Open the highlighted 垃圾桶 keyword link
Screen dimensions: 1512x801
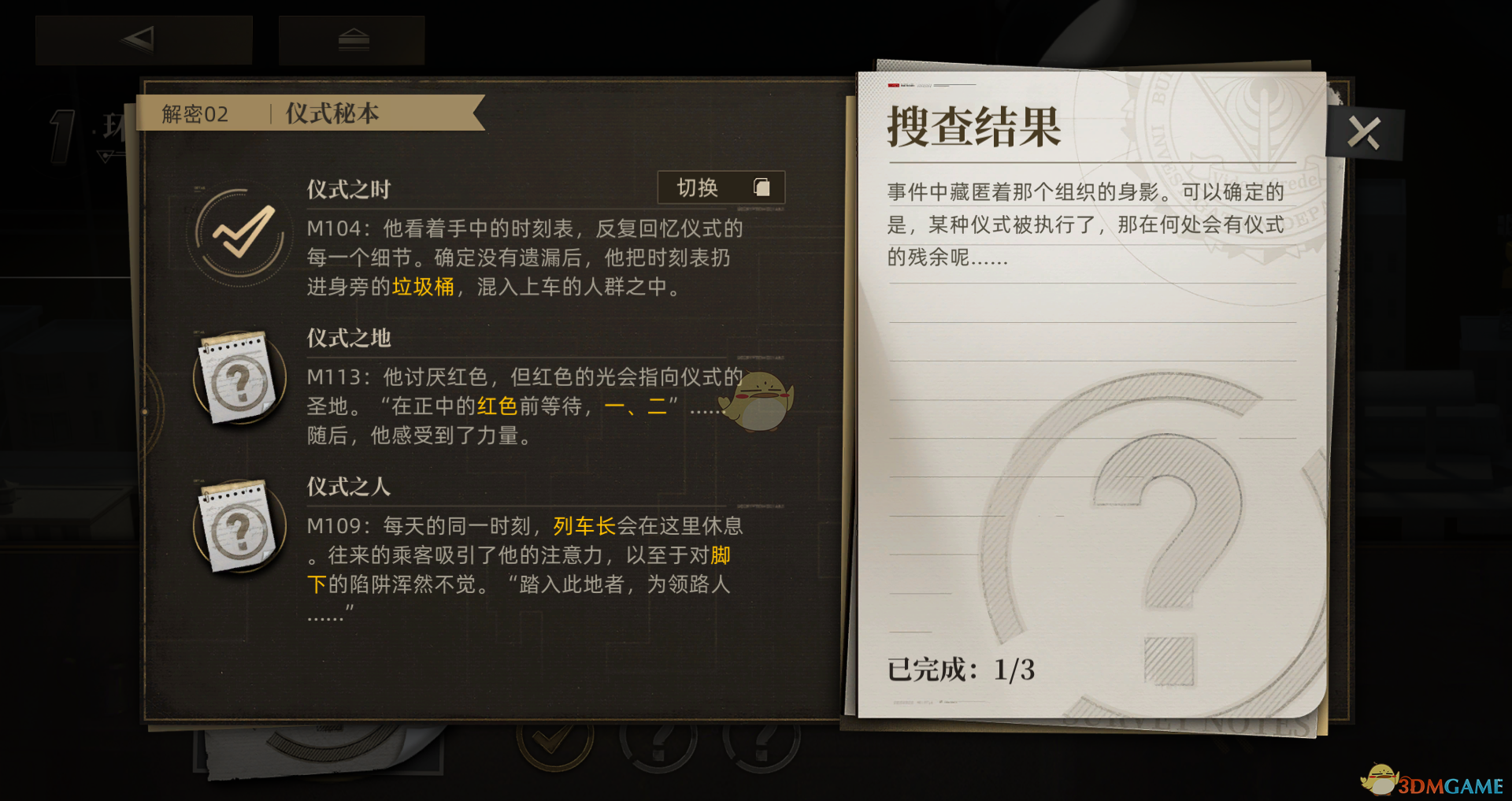point(421,288)
